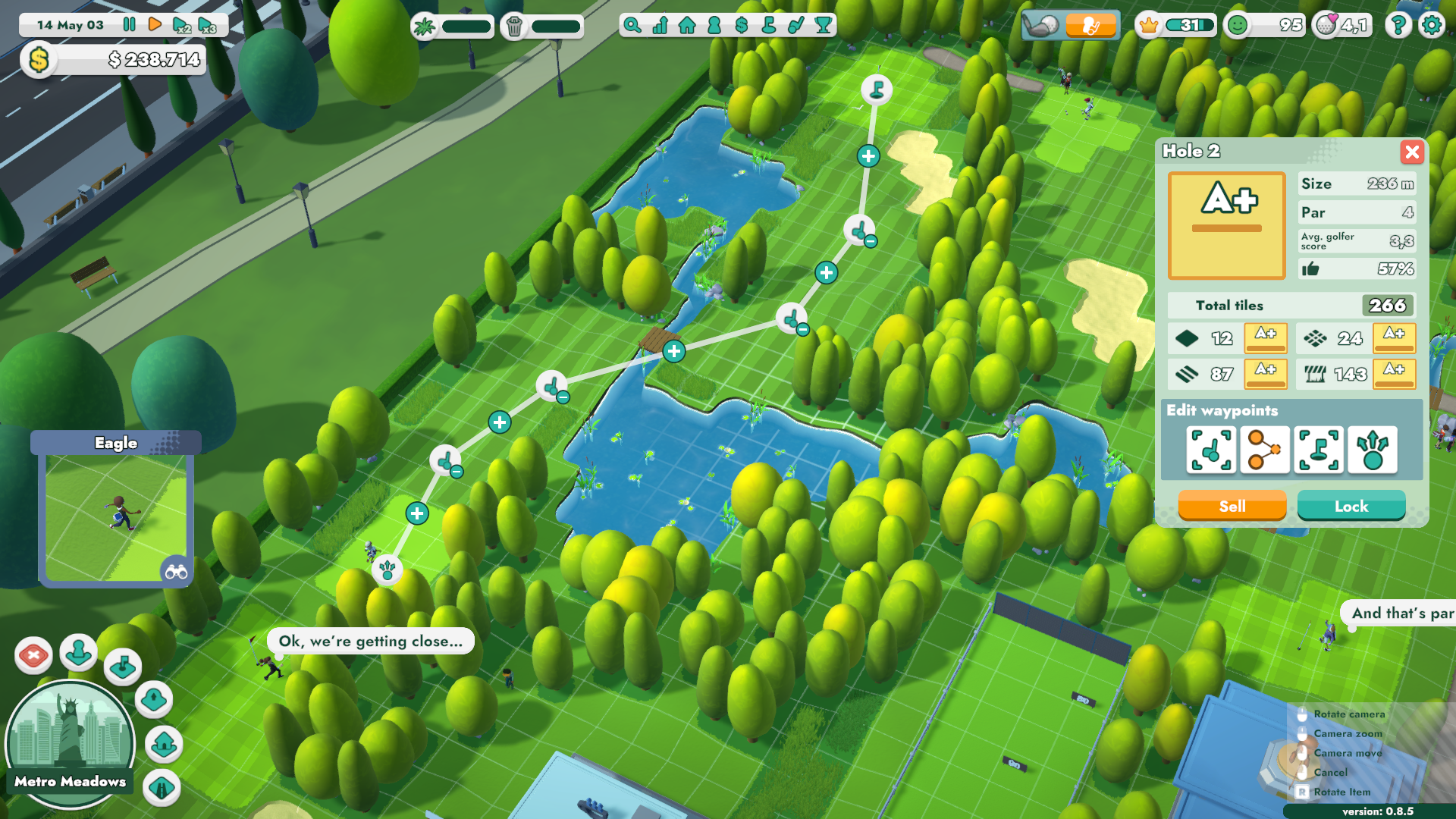This screenshot has height=819, width=1456.
Task: Cancel with the red X build button
Action: 33,655
